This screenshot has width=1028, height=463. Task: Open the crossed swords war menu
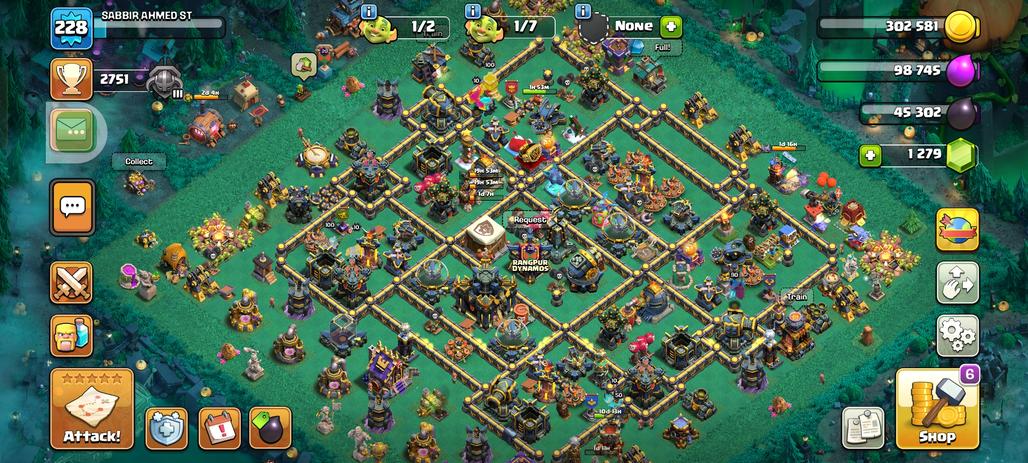point(72,282)
